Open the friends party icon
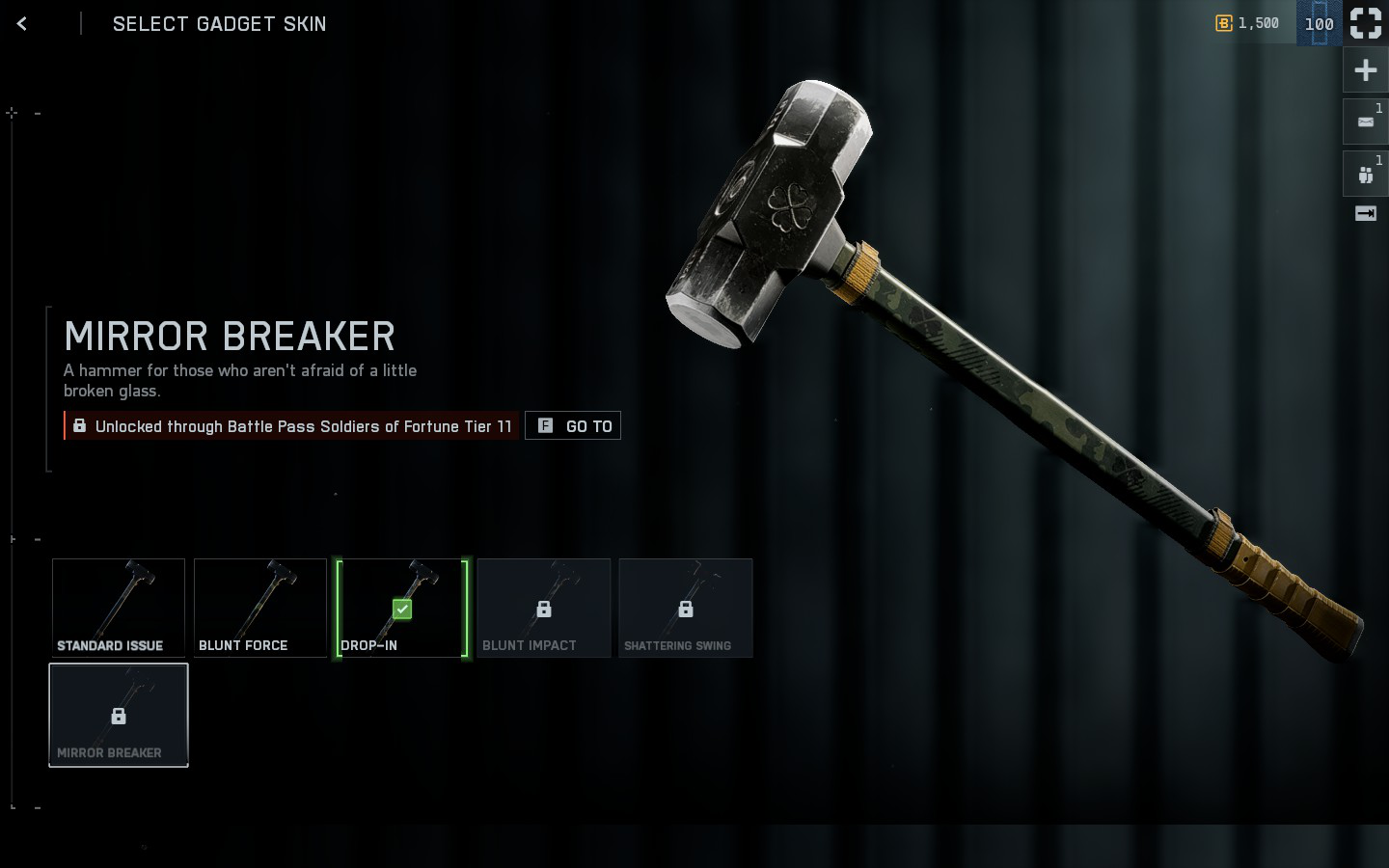This screenshot has height=868, width=1389. pyautogui.click(x=1365, y=175)
